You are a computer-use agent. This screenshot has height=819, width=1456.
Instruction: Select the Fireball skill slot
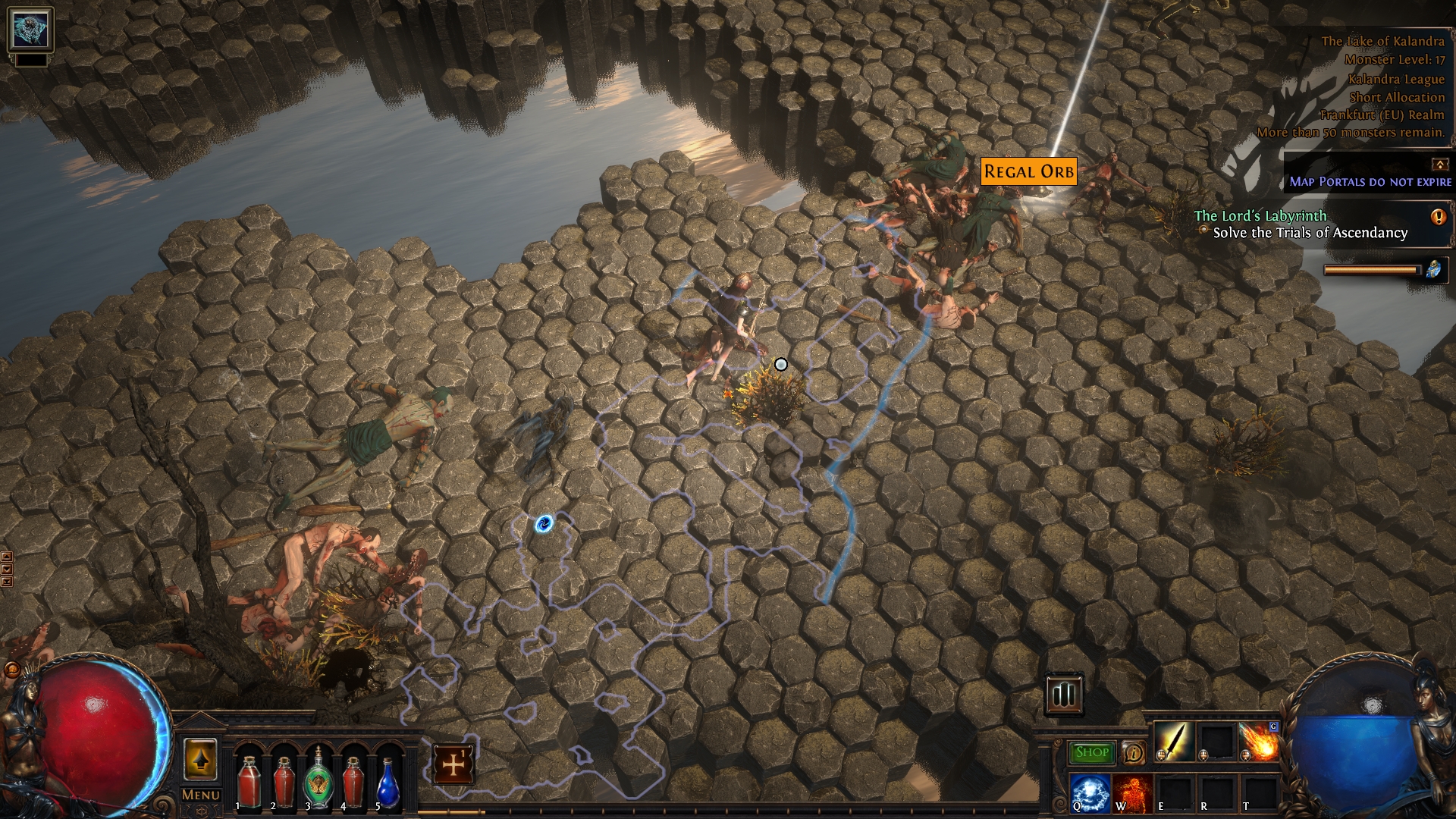1259,741
